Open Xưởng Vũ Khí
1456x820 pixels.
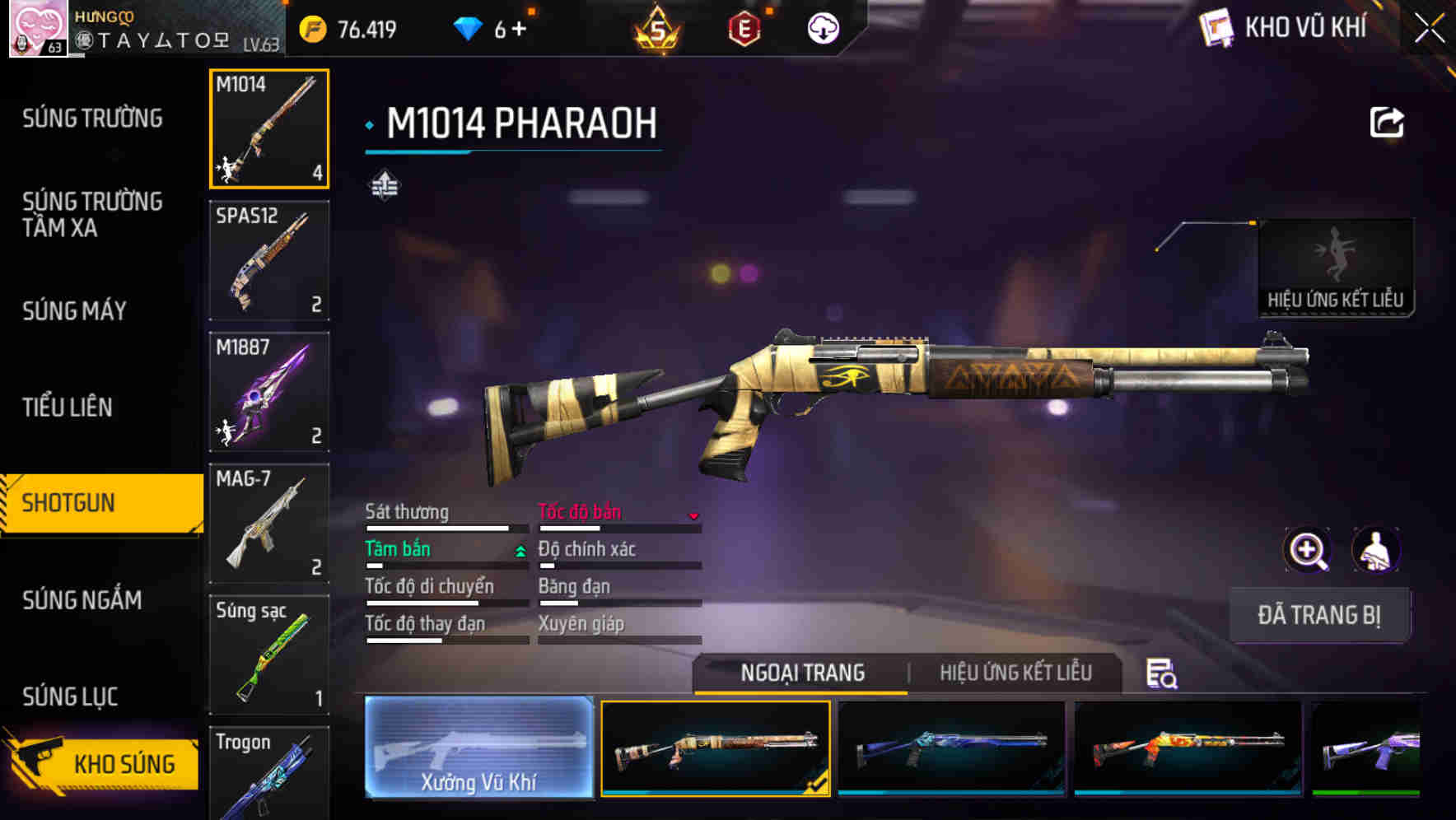click(x=480, y=751)
